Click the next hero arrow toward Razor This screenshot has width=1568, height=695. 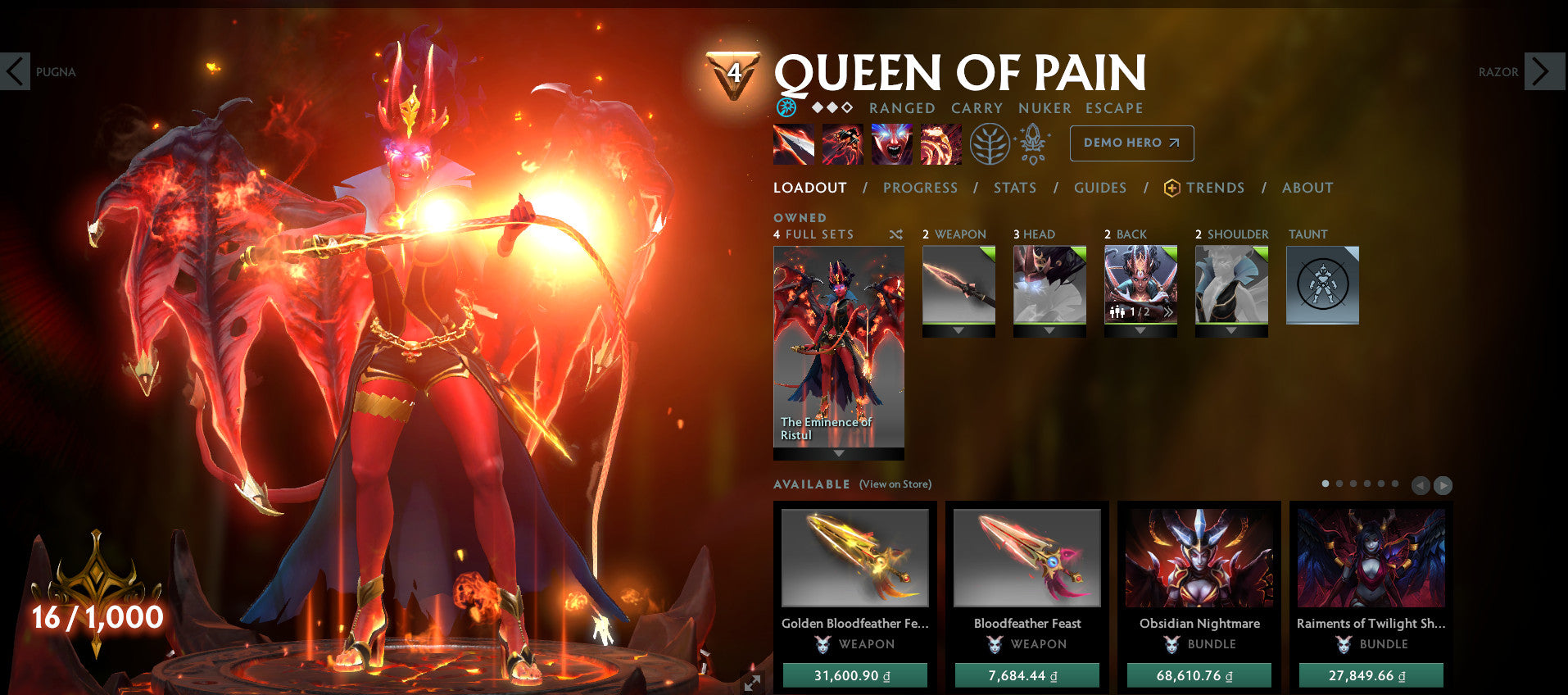point(1543,72)
